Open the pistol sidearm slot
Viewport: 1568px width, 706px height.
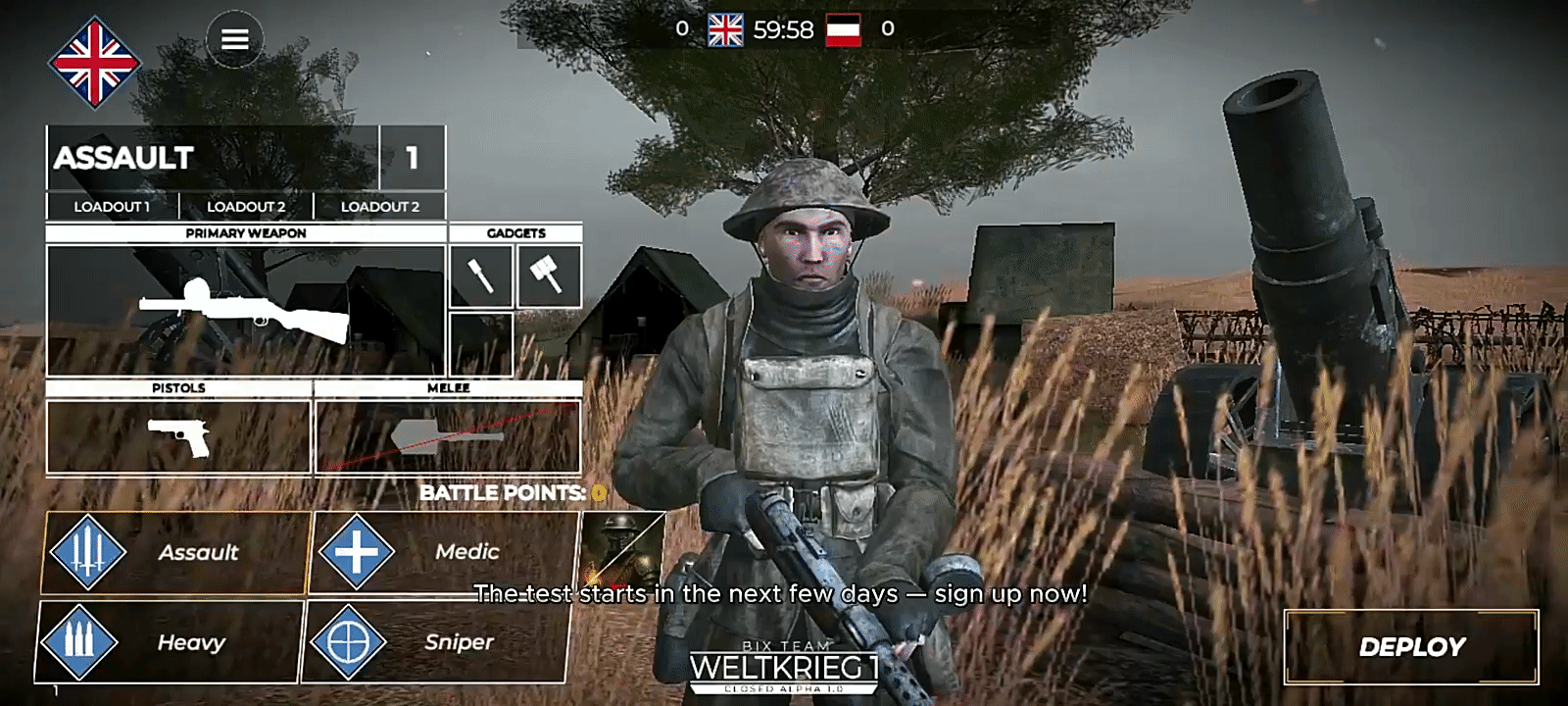177,436
